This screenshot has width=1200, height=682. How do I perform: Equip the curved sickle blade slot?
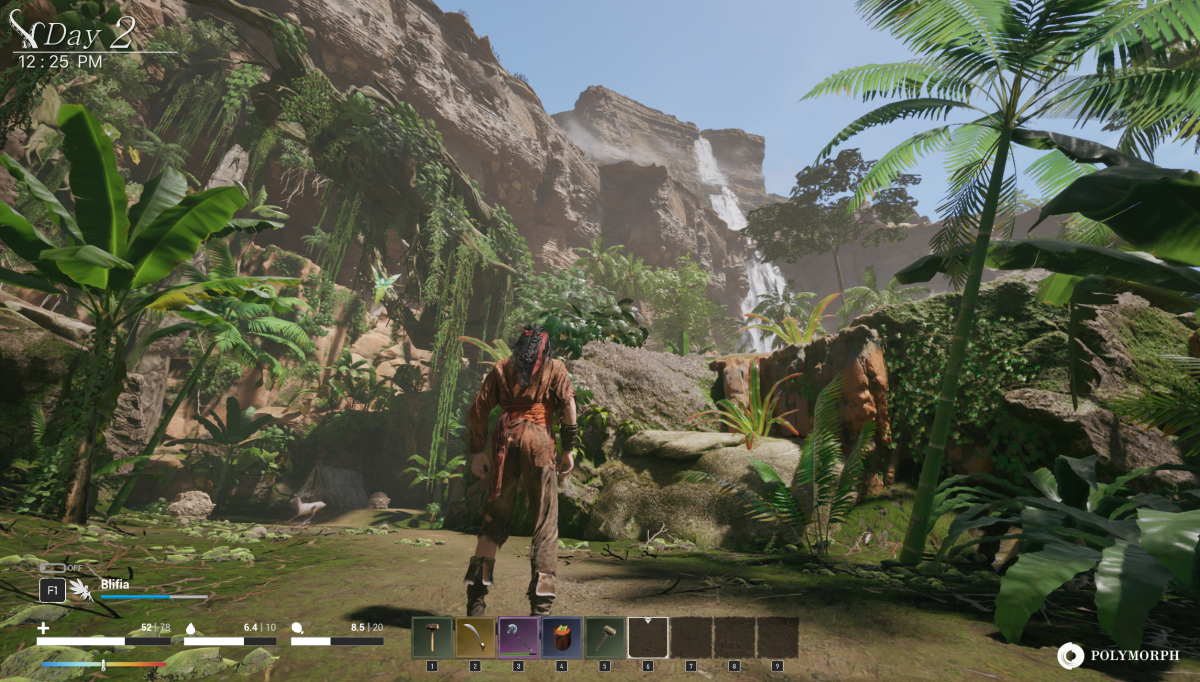(476, 637)
